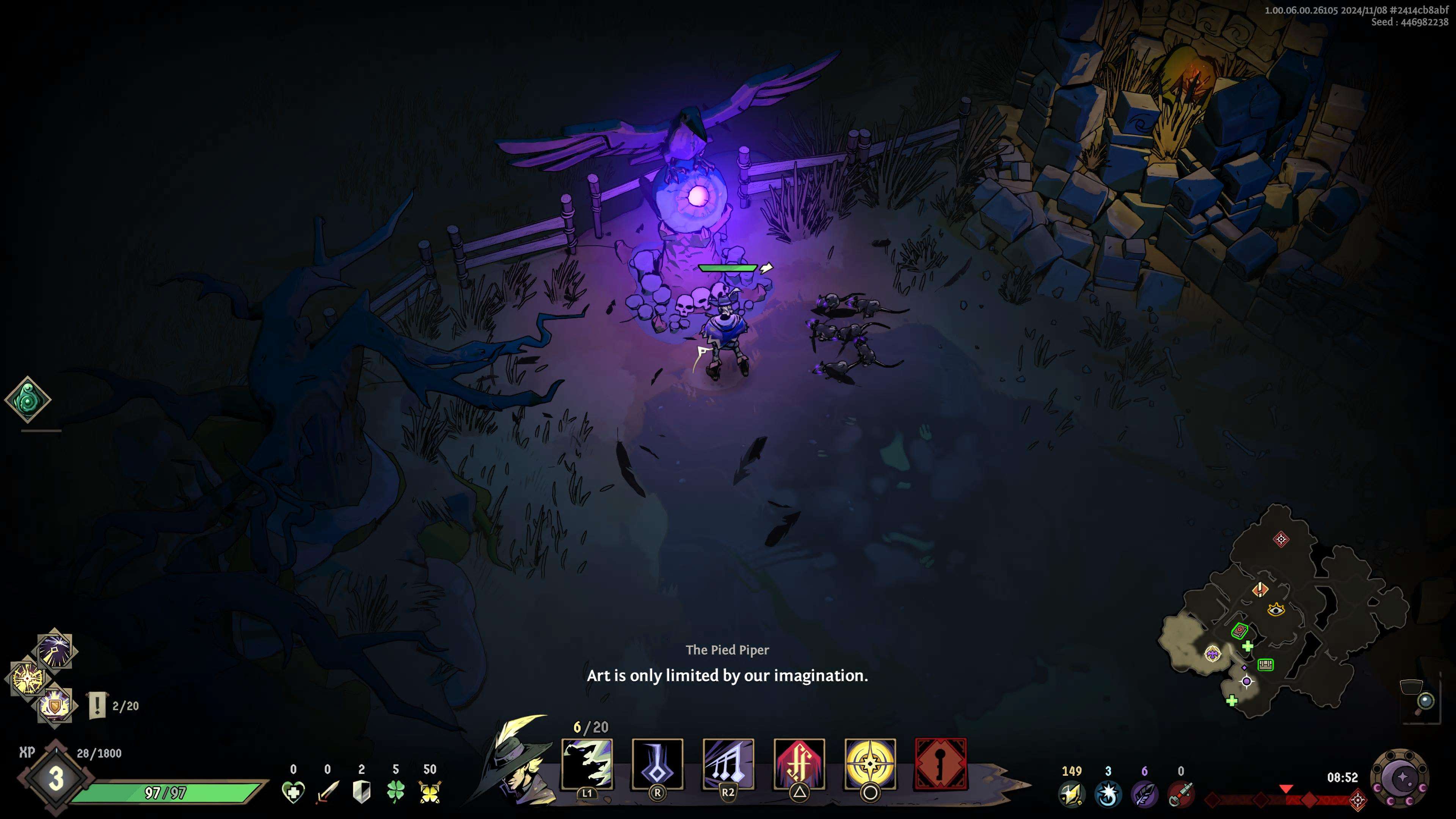Screen dimensions: 1456x819
Task: Select the green-outlined book marker on minimap
Action: click(1239, 630)
